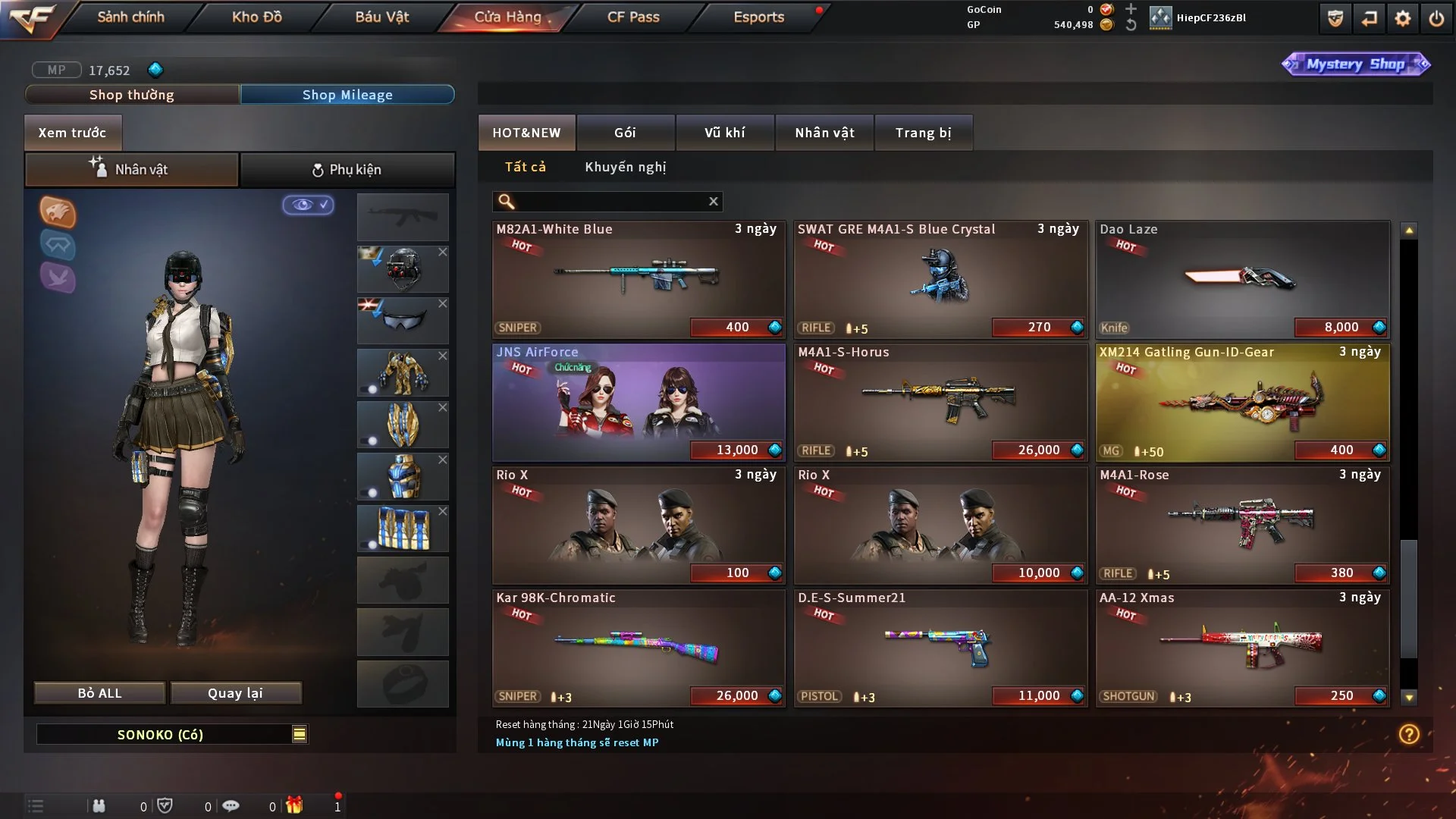Open the Trang bị category tab
Image resolution: width=1456 pixels, height=819 pixels.
coord(923,133)
